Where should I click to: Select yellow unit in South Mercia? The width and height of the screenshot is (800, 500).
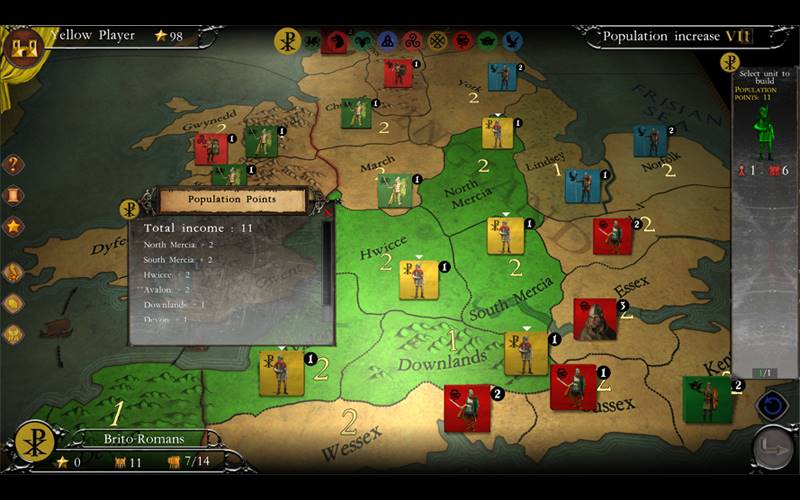click(505, 236)
